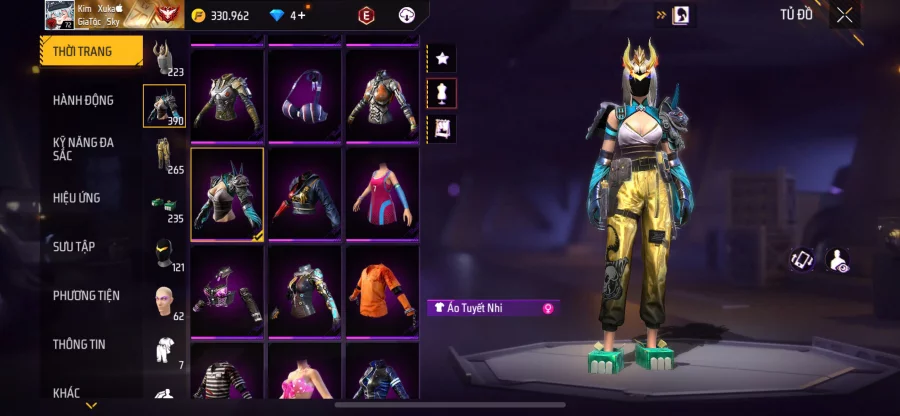The image size is (900, 416).
Task: Select the green shoes subcategory with 235
Action: [x=164, y=203]
